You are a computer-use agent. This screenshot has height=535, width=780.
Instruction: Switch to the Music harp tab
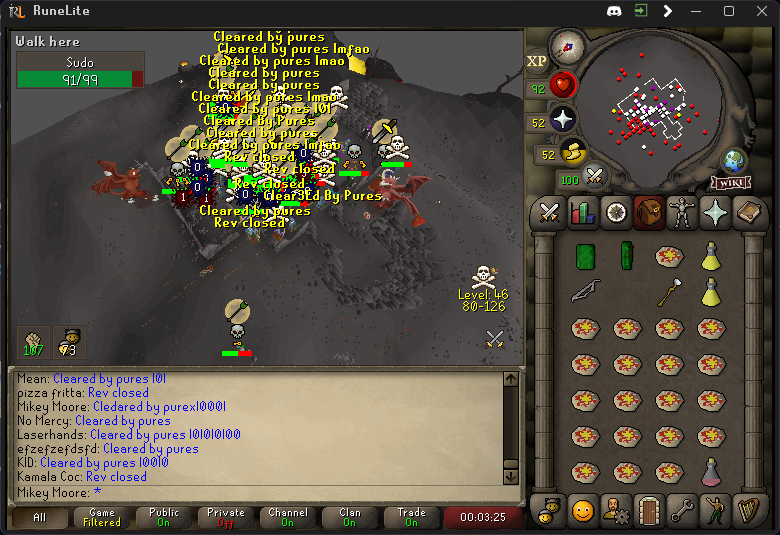747,511
